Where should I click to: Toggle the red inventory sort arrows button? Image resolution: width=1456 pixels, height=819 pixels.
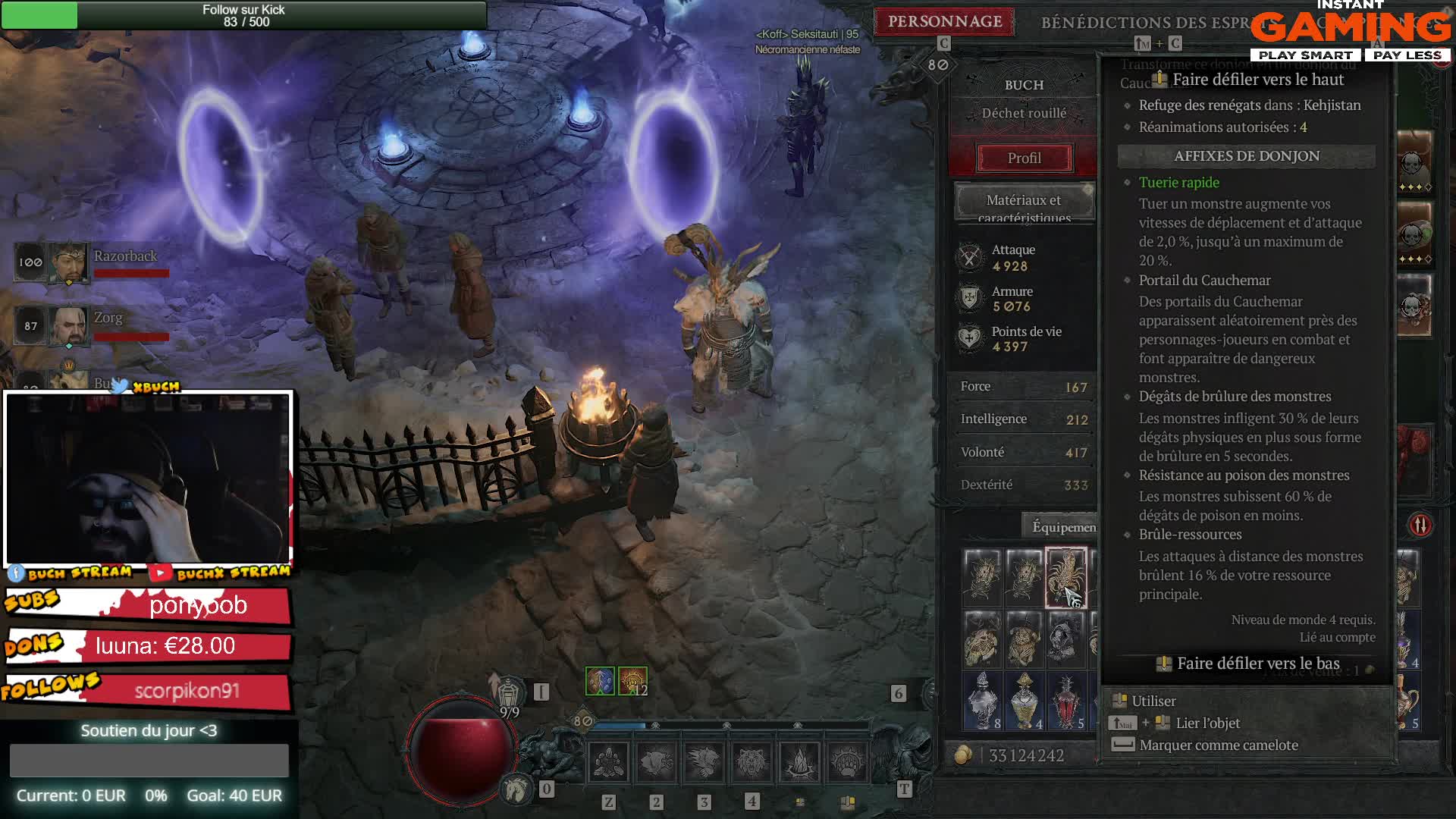pyautogui.click(x=1420, y=525)
